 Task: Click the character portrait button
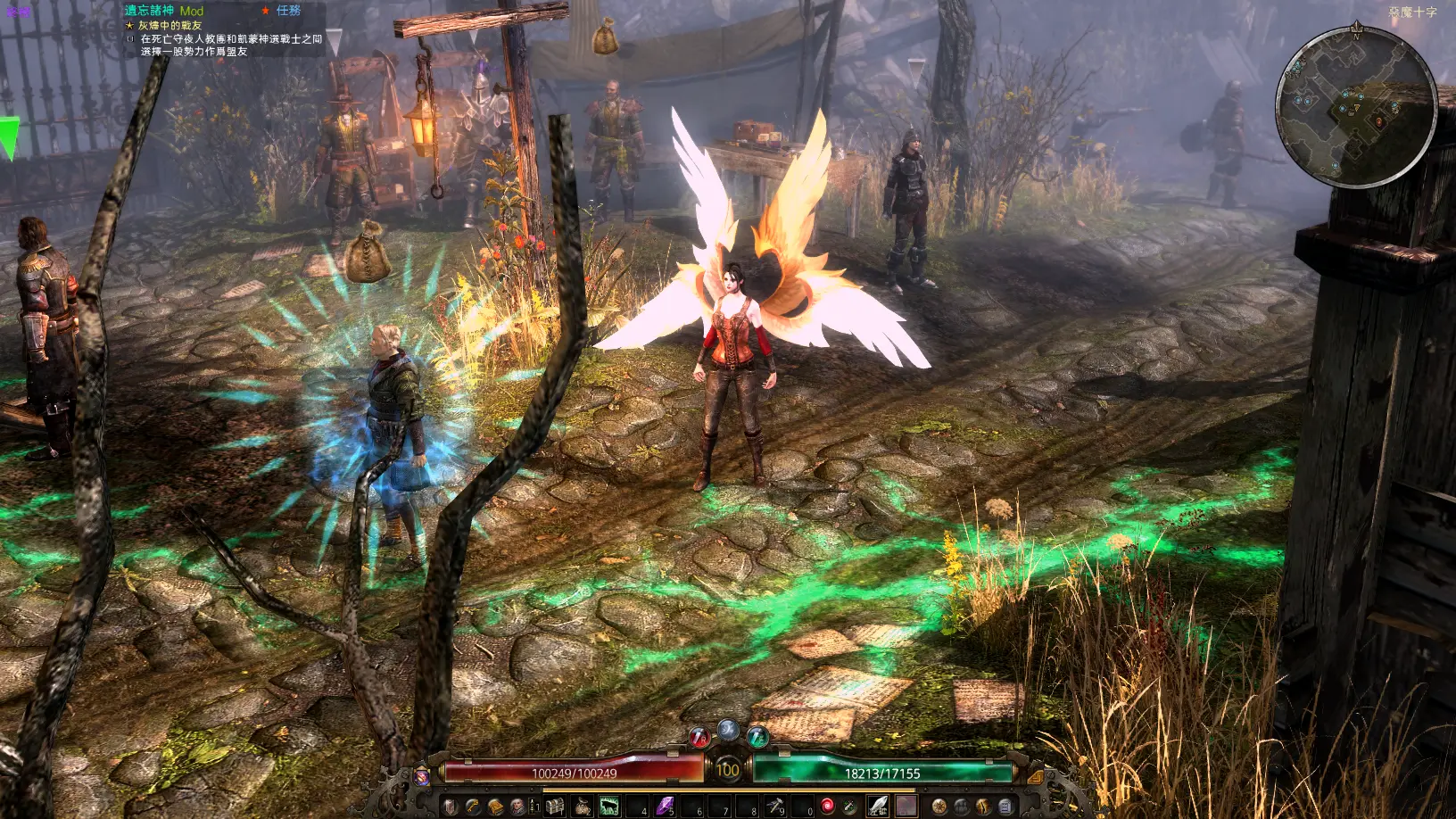[517, 807]
